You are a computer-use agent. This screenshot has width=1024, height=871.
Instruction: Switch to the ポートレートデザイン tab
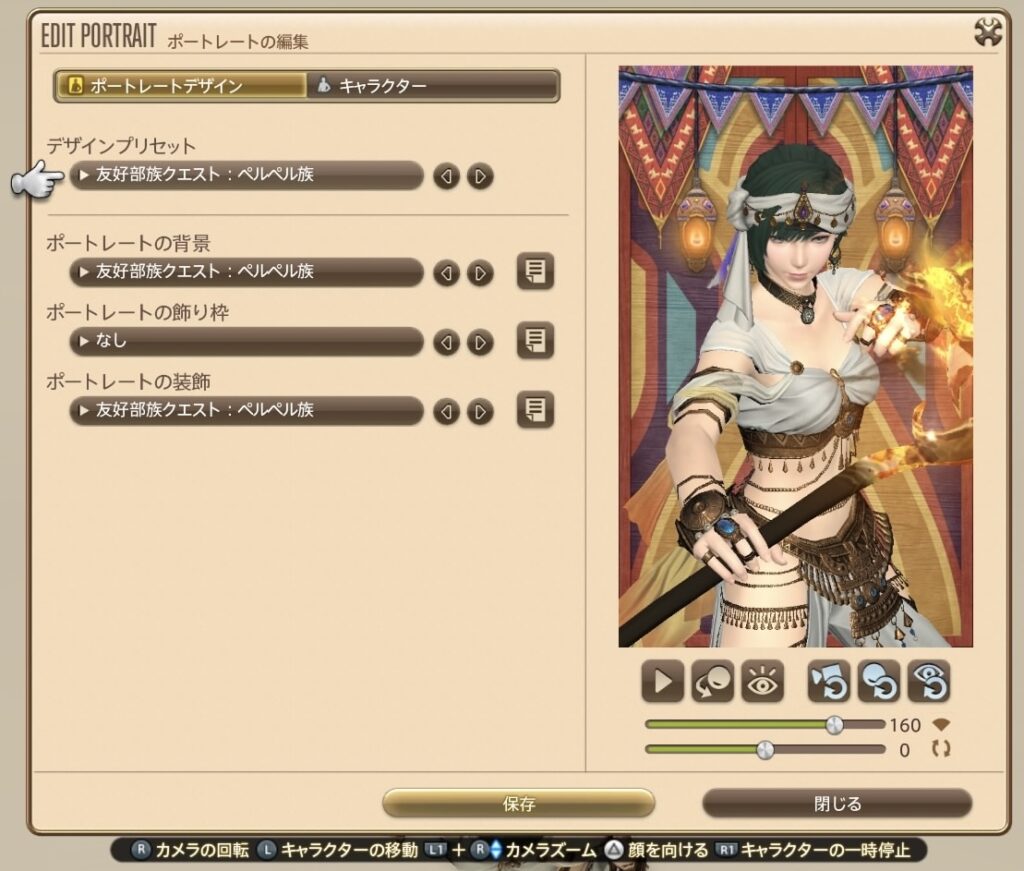tap(180, 86)
